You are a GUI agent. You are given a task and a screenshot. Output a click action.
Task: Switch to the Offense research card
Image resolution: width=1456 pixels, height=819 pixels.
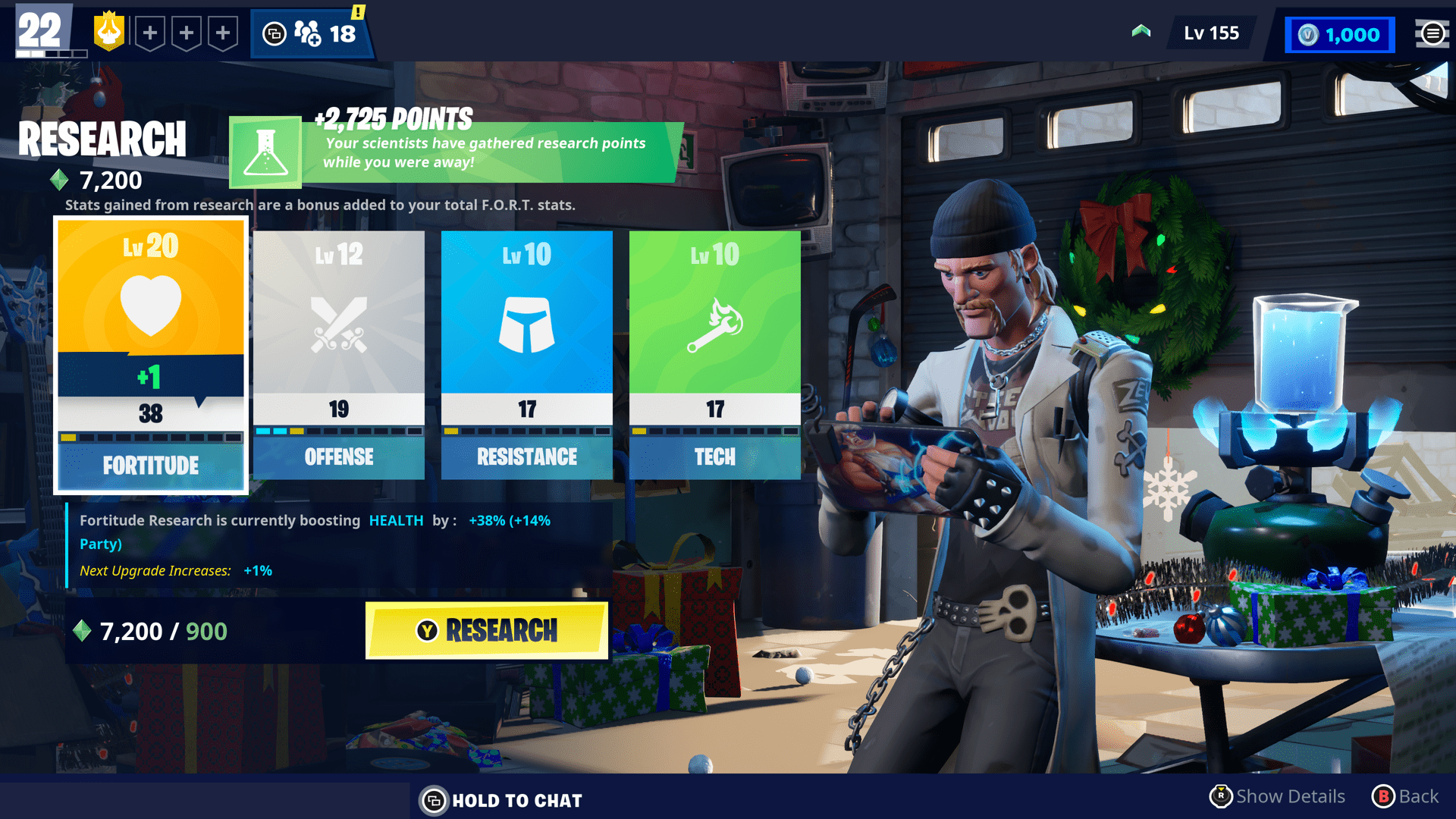pos(338,353)
